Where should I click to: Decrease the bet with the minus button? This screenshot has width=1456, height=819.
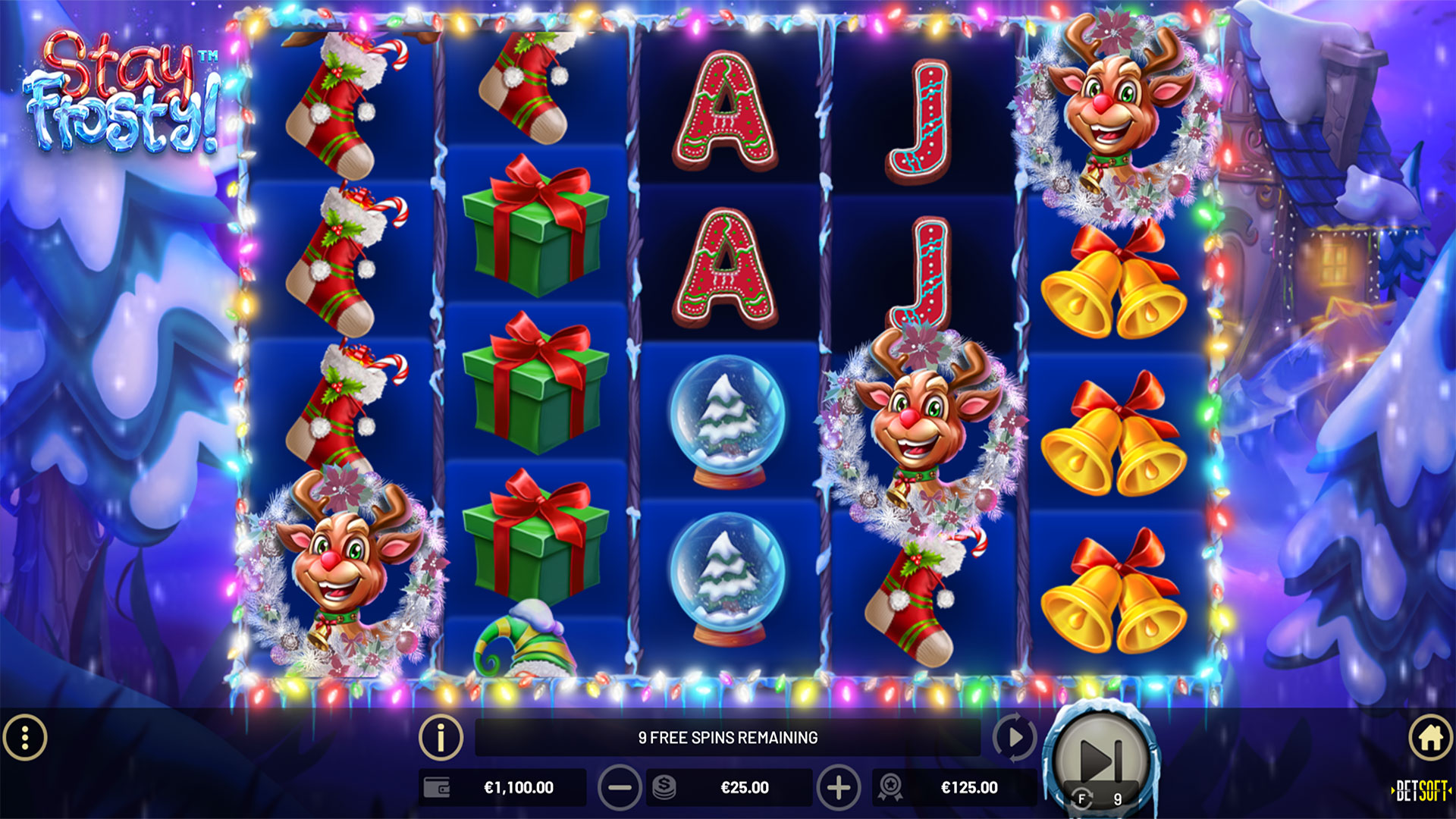coord(620,788)
